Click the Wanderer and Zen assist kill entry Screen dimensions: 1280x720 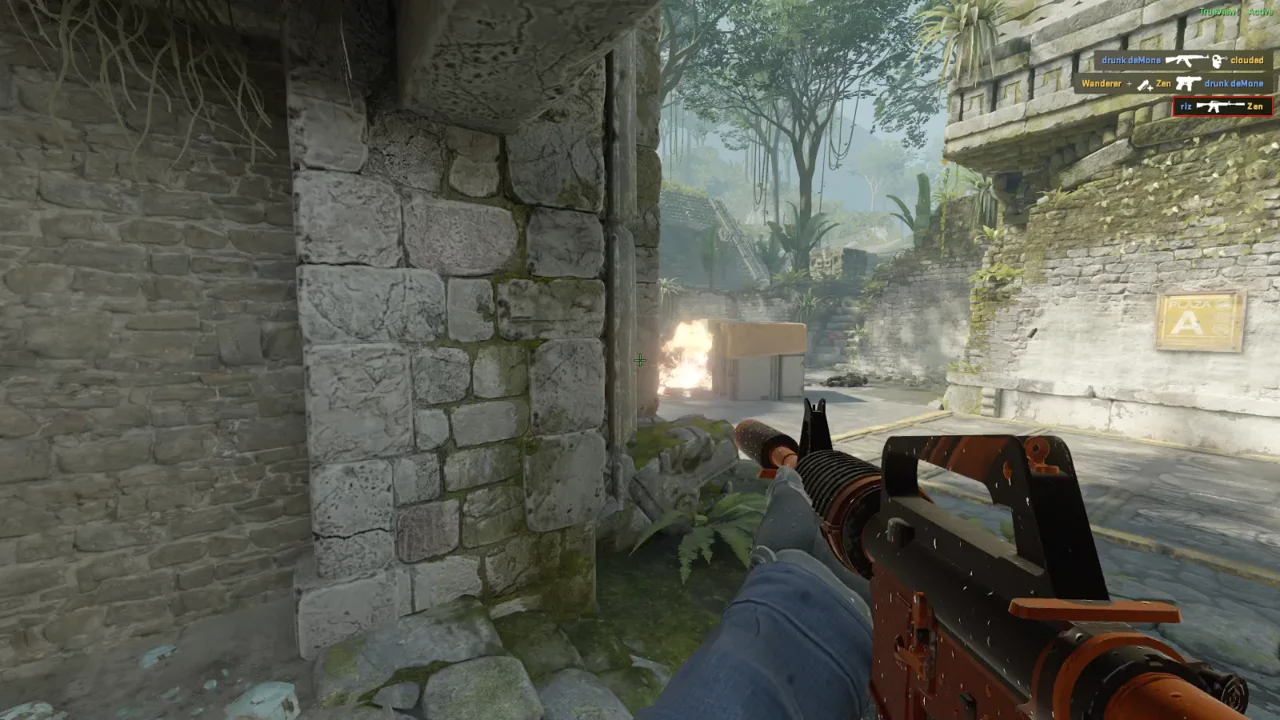click(x=1173, y=83)
